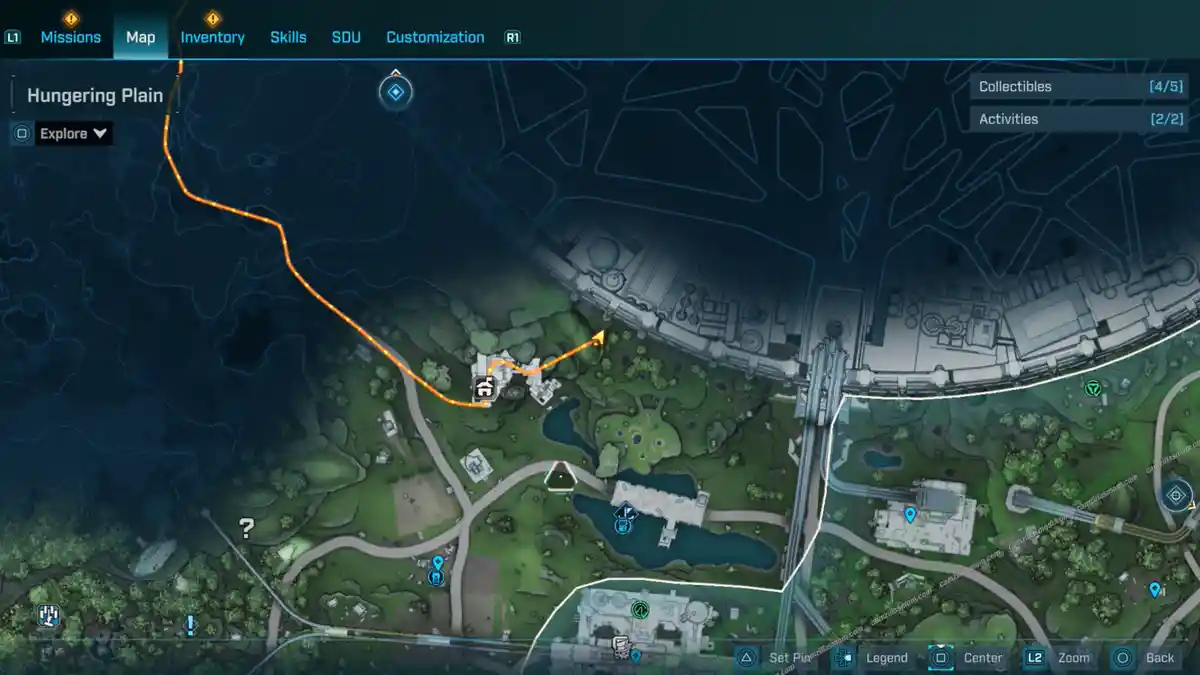Select the white question mark map marker
Screen dimensions: 1200x675
pos(246,528)
